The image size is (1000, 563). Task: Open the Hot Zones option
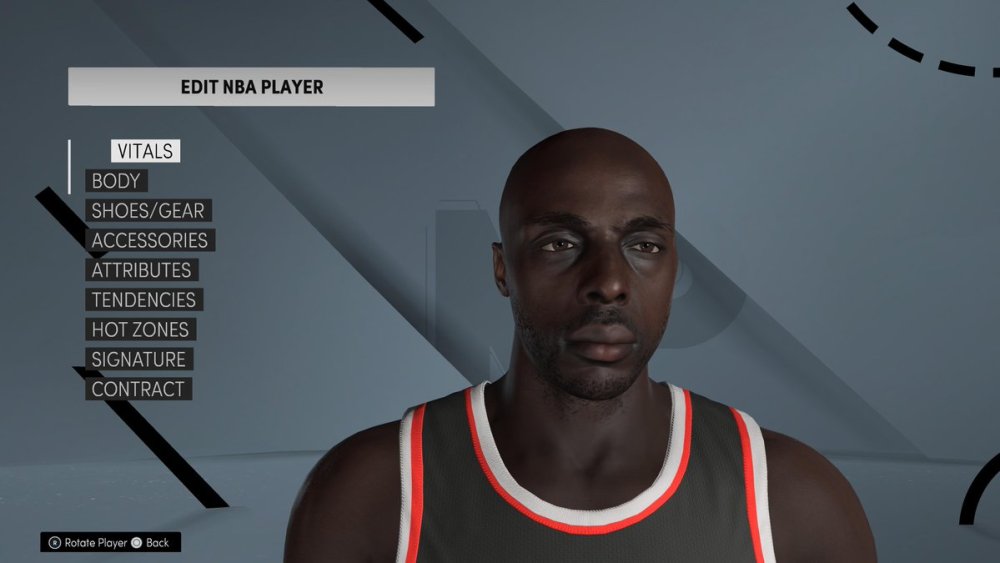point(139,329)
